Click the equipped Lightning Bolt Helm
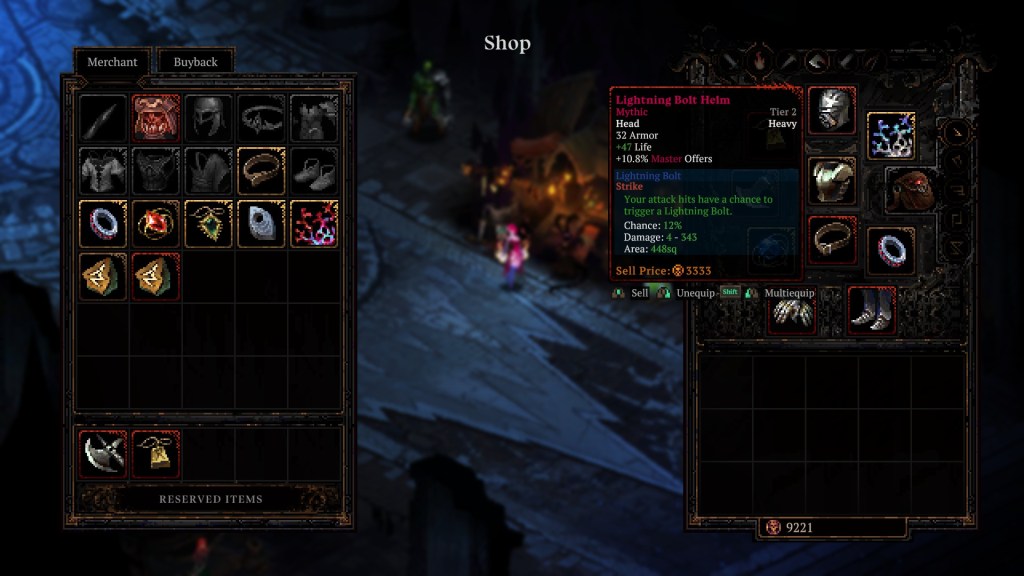 pyautogui.click(x=831, y=110)
